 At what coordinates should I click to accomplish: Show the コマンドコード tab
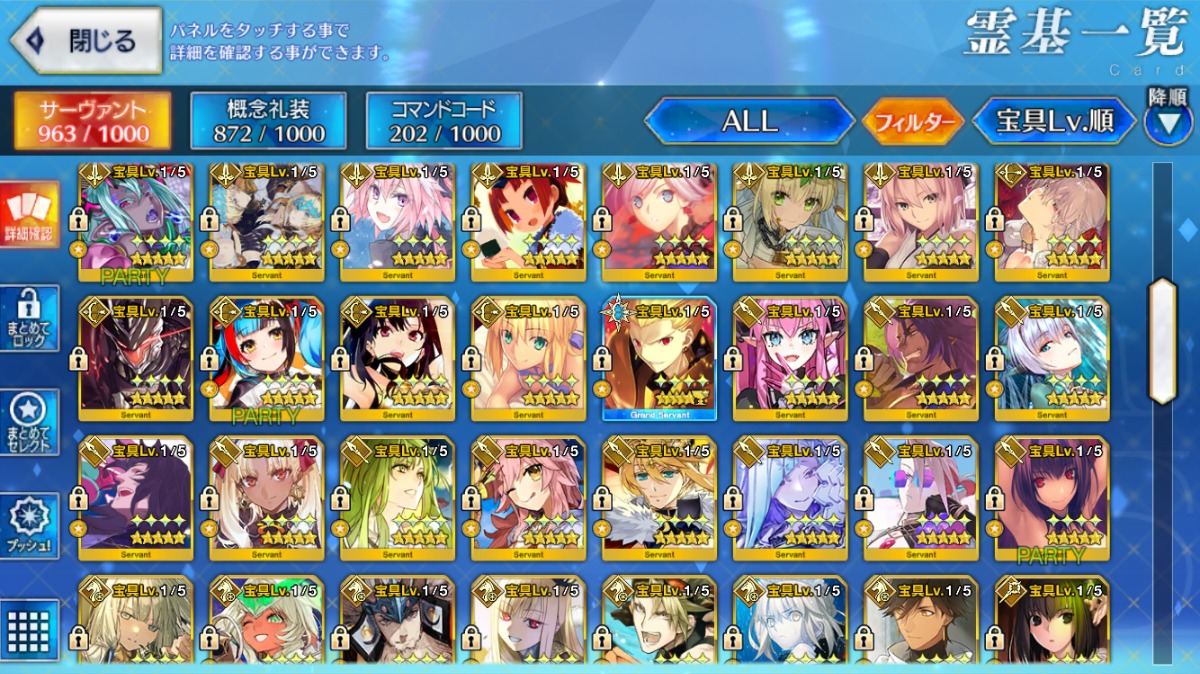pos(444,121)
